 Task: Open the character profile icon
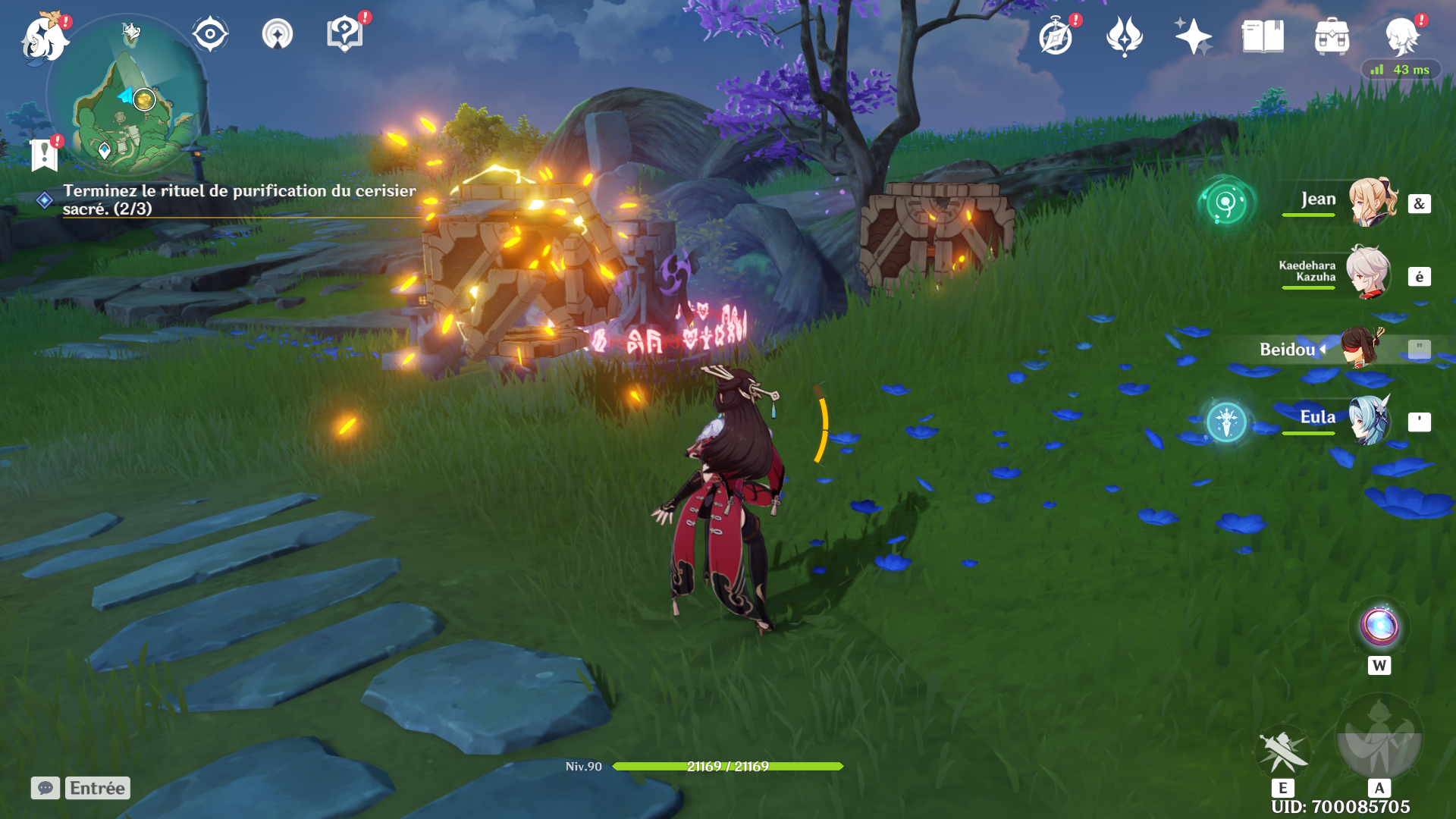1402,36
